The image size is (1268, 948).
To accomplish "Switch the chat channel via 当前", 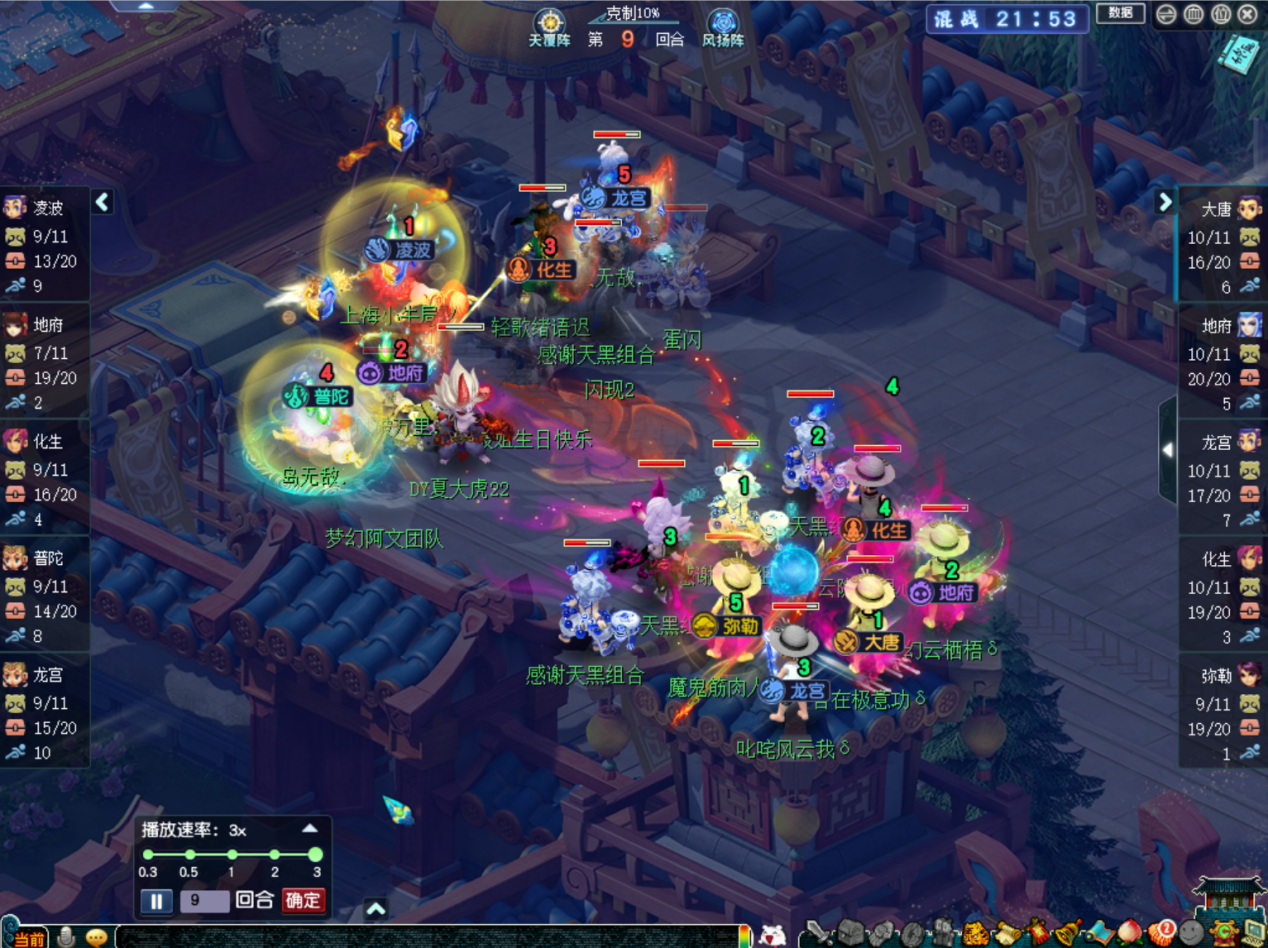I will tap(27, 938).
